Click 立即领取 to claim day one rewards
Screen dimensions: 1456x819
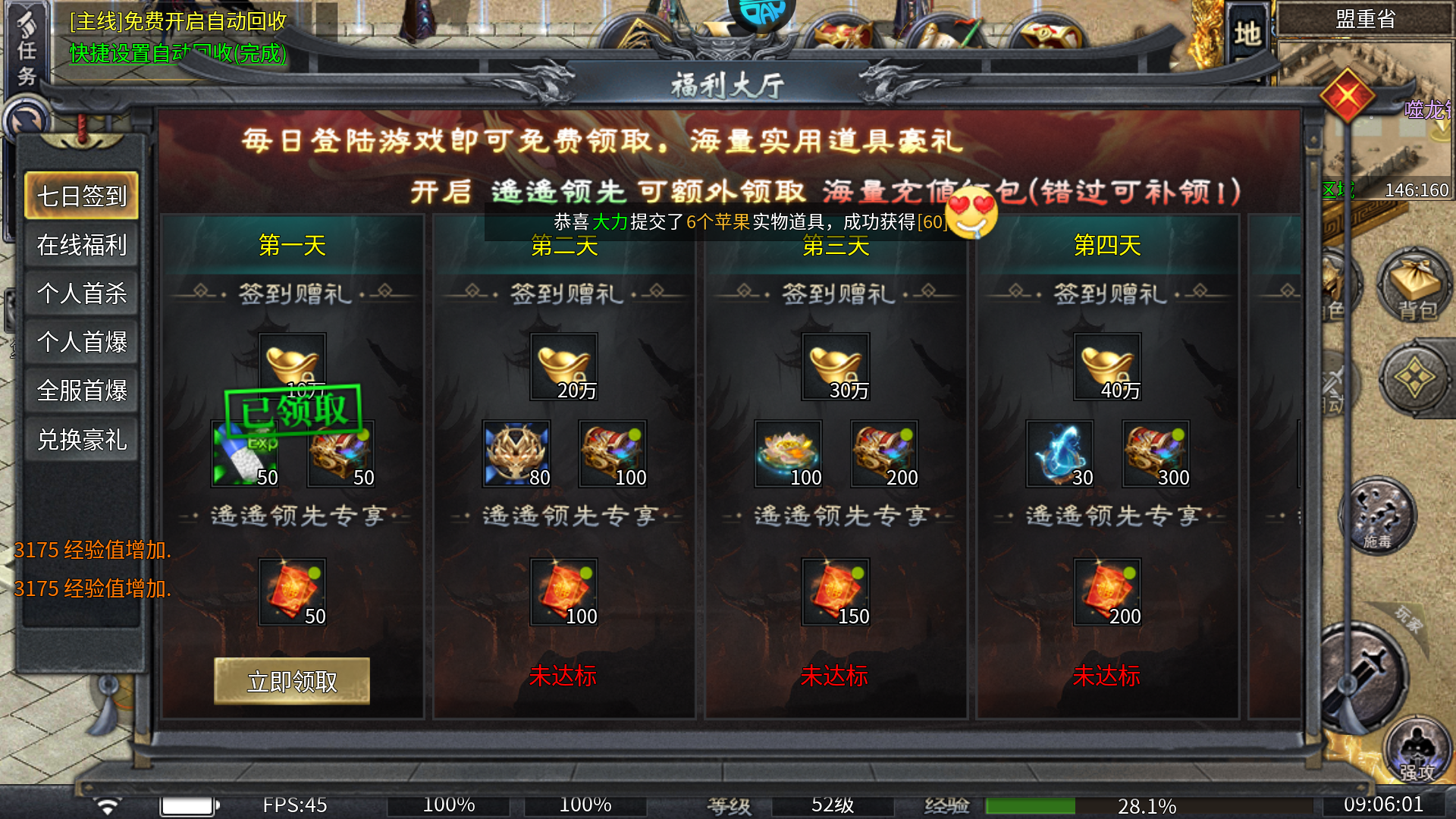point(292,681)
